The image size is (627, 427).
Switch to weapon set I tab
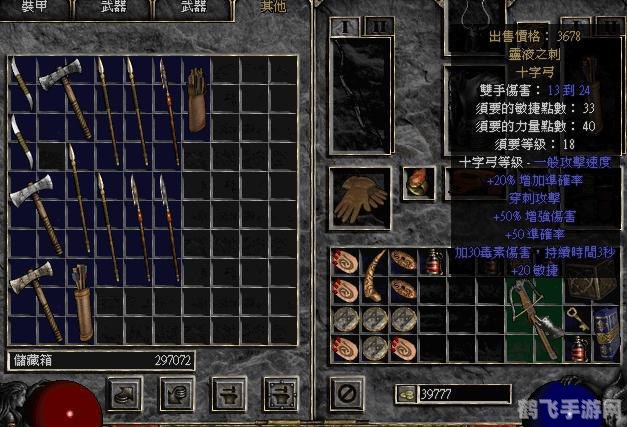(x=346, y=26)
